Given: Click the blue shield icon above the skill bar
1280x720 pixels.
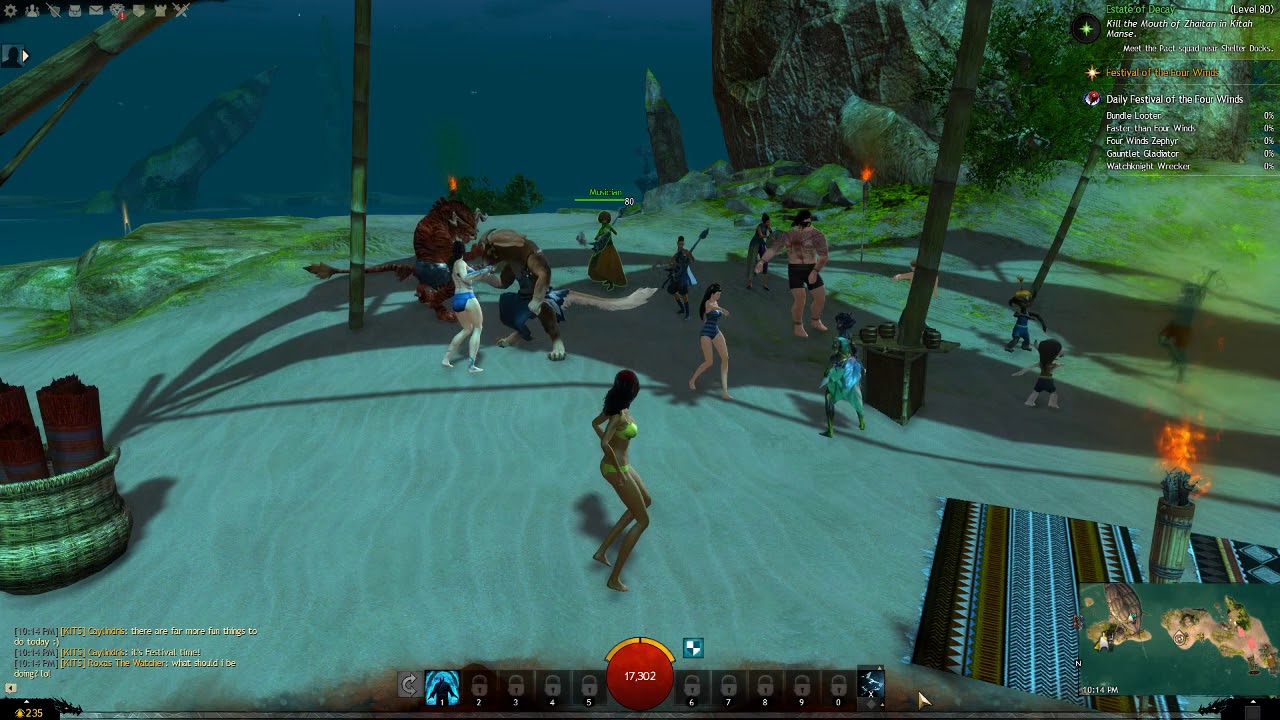Looking at the screenshot, I should pyautogui.click(x=693, y=648).
